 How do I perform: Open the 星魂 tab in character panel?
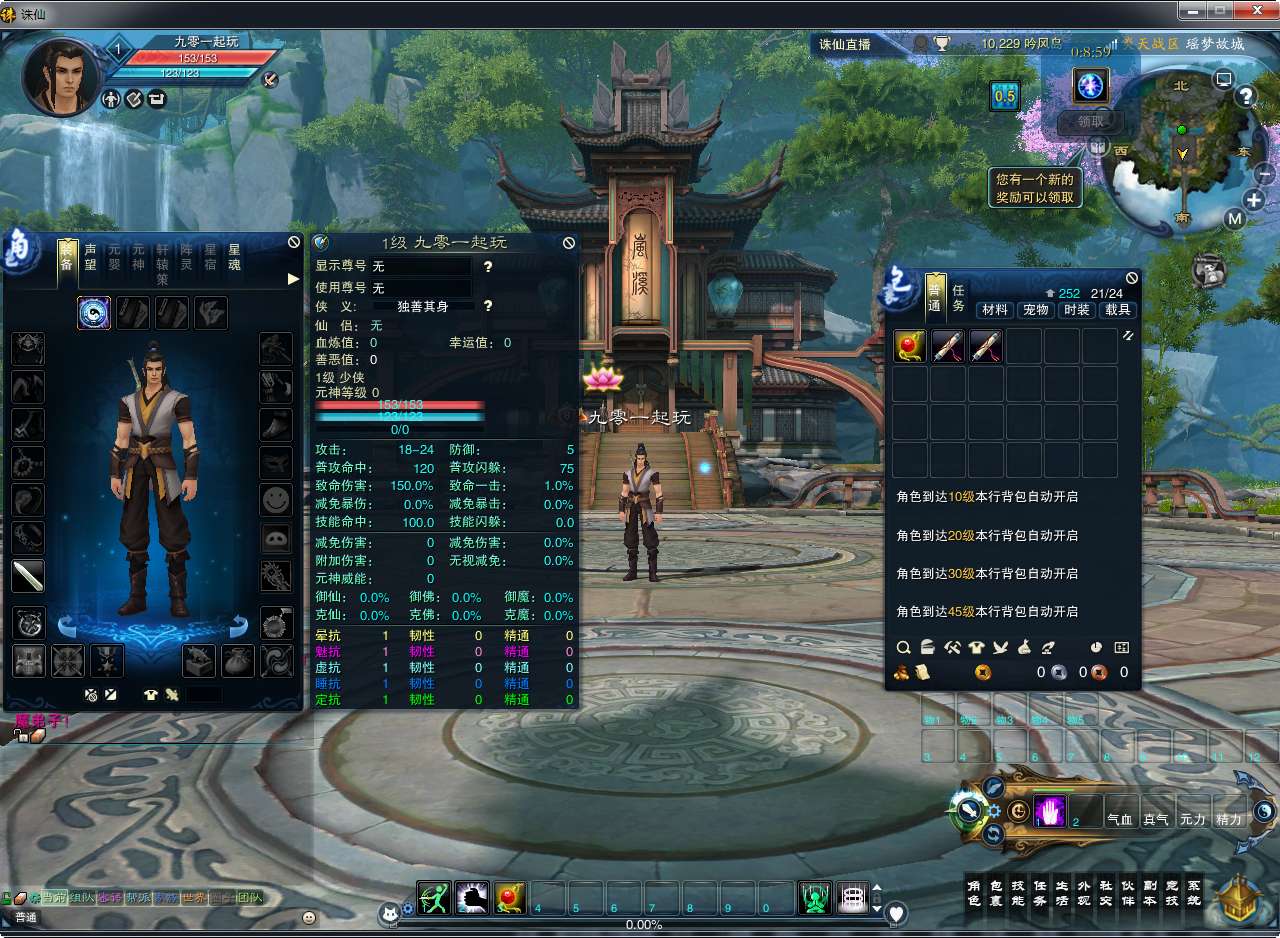pyautogui.click(x=235, y=257)
